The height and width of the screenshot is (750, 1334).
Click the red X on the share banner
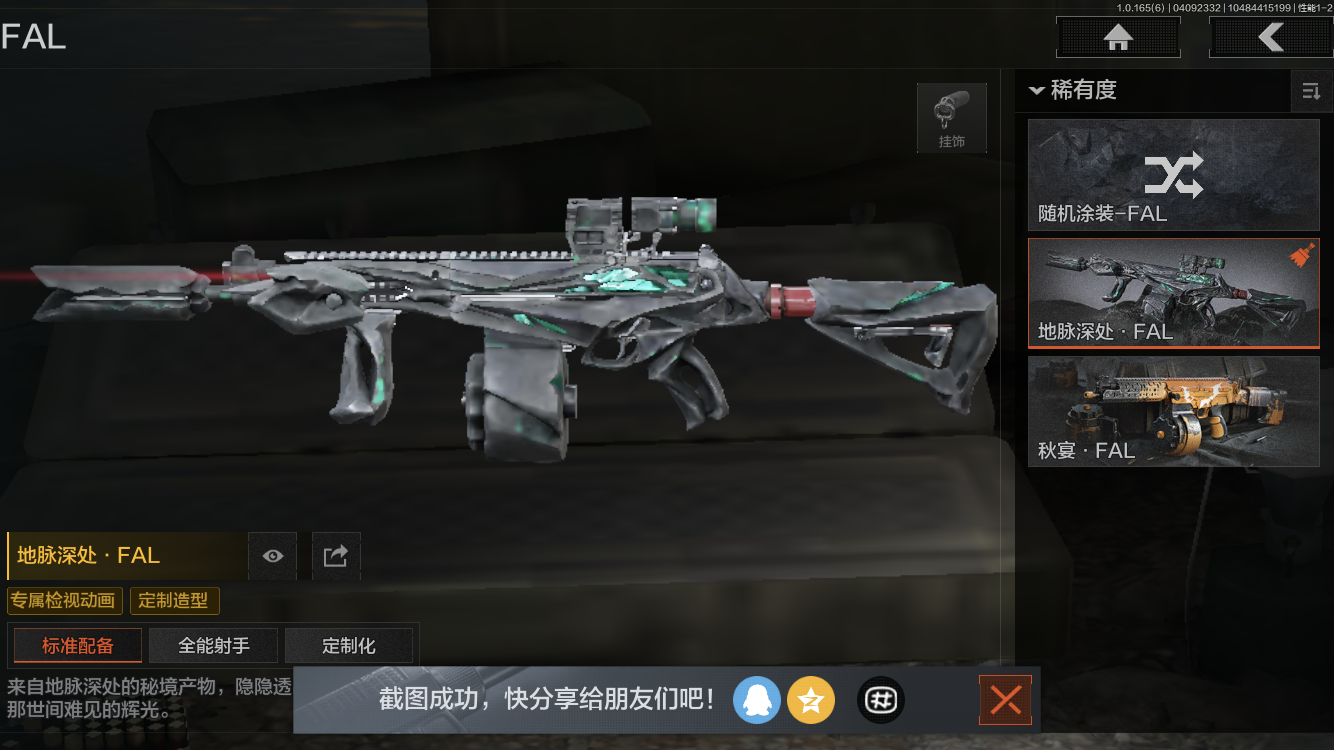tap(1005, 700)
